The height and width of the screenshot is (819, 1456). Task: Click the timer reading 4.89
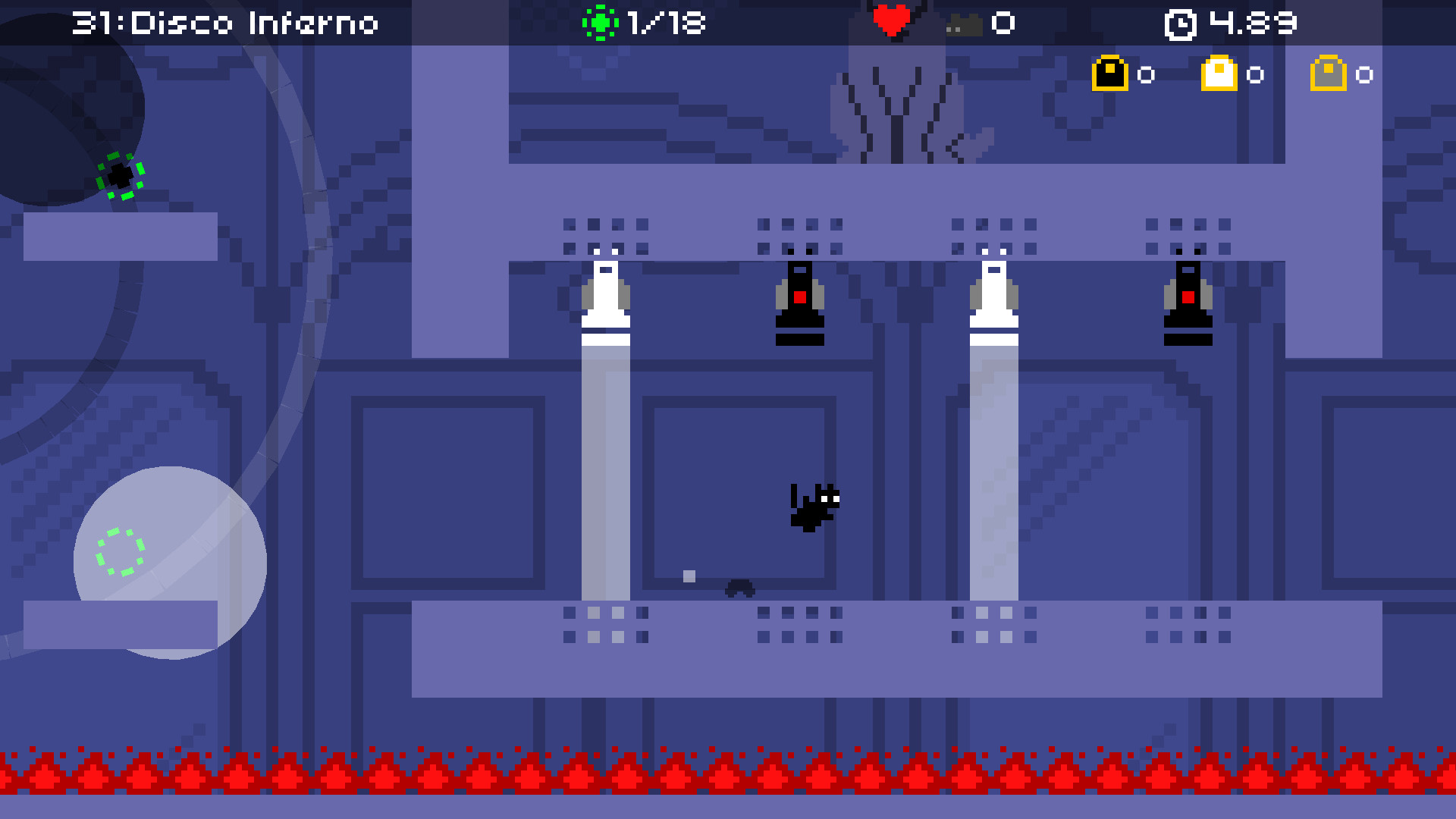click(x=1252, y=23)
